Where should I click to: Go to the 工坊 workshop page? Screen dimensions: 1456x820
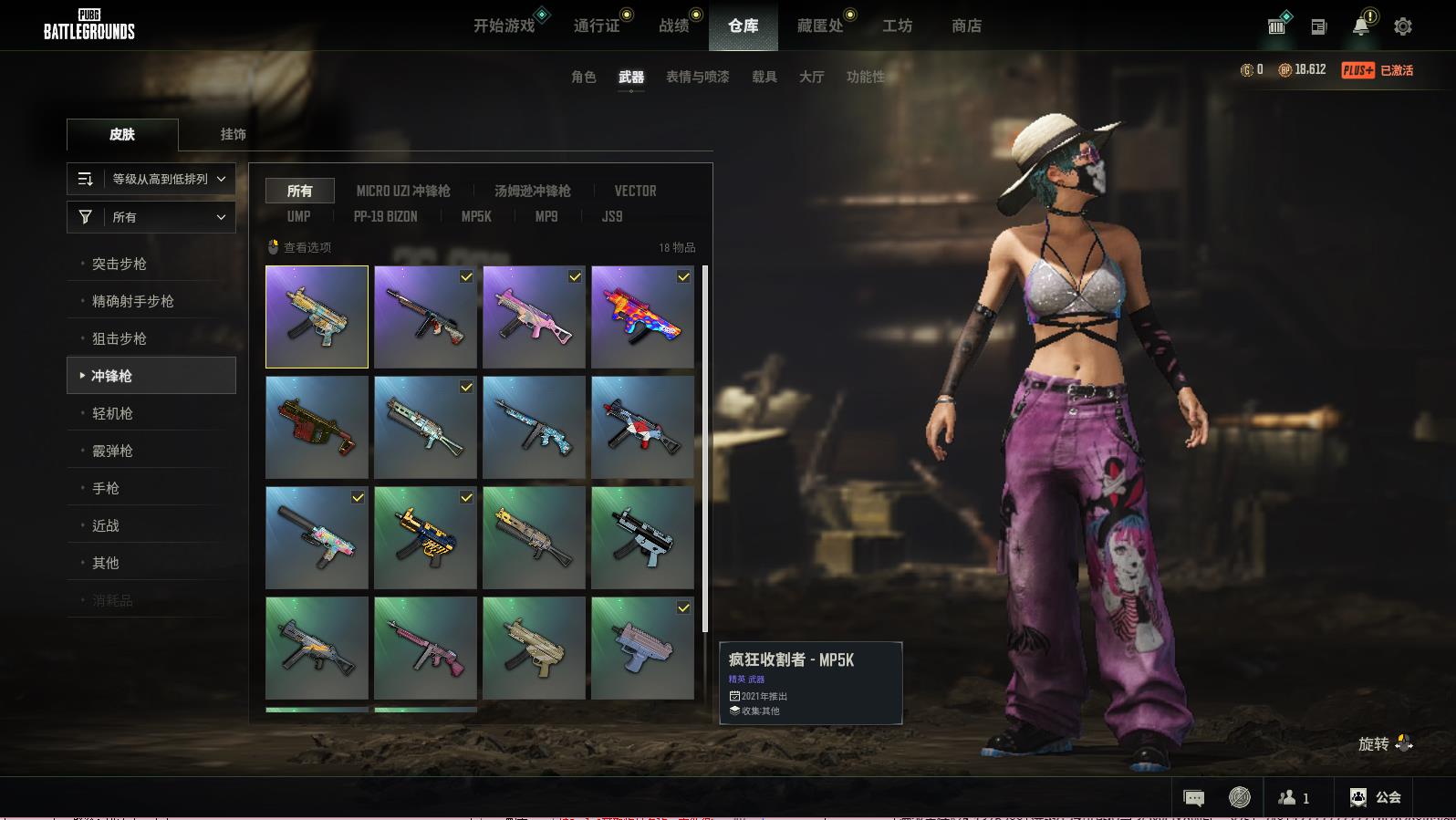coord(897,26)
